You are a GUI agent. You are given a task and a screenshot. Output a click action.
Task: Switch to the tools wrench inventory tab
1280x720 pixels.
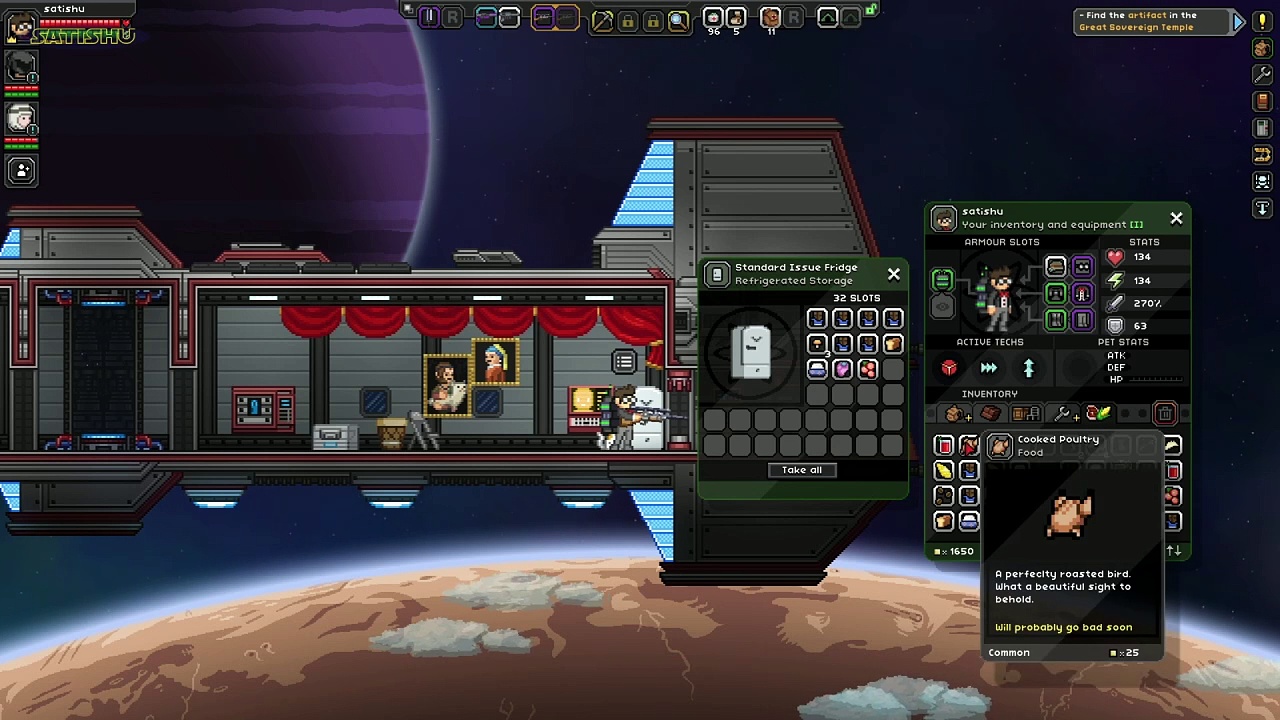pyautogui.click(x=1063, y=414)
